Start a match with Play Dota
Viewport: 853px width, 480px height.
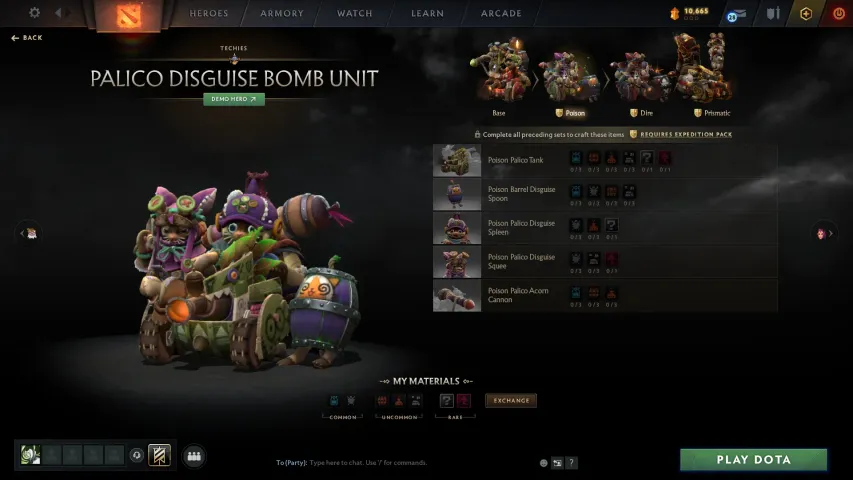click(x=753, y=460)
